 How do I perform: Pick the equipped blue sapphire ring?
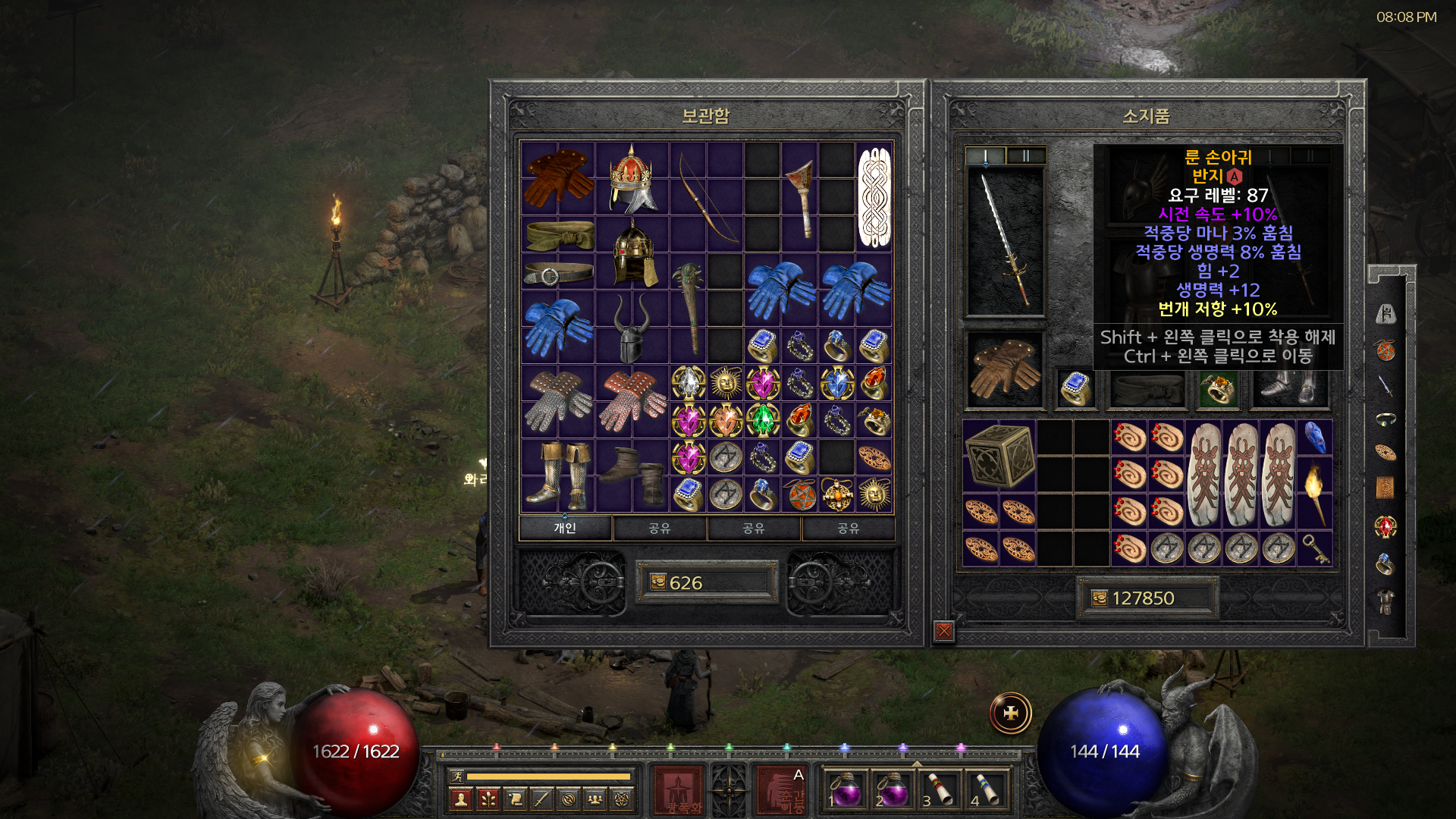[1075, 389]
